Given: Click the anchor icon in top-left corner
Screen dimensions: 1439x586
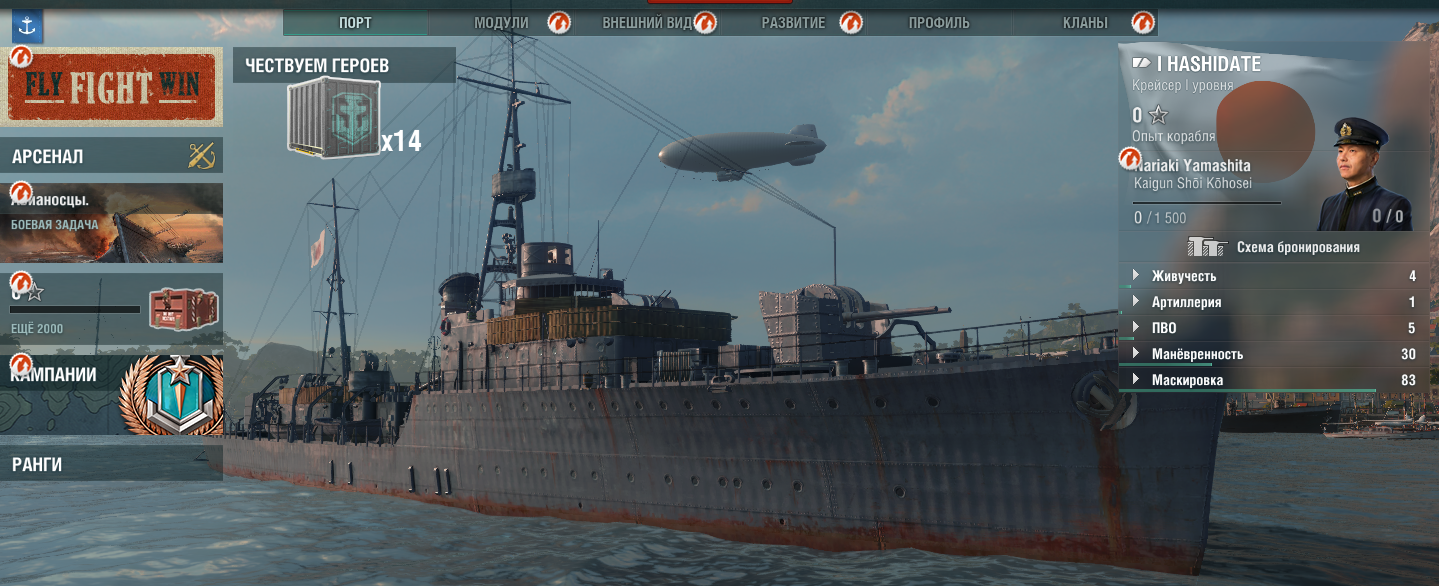Looking at the screenshot, I should point(27,24).
